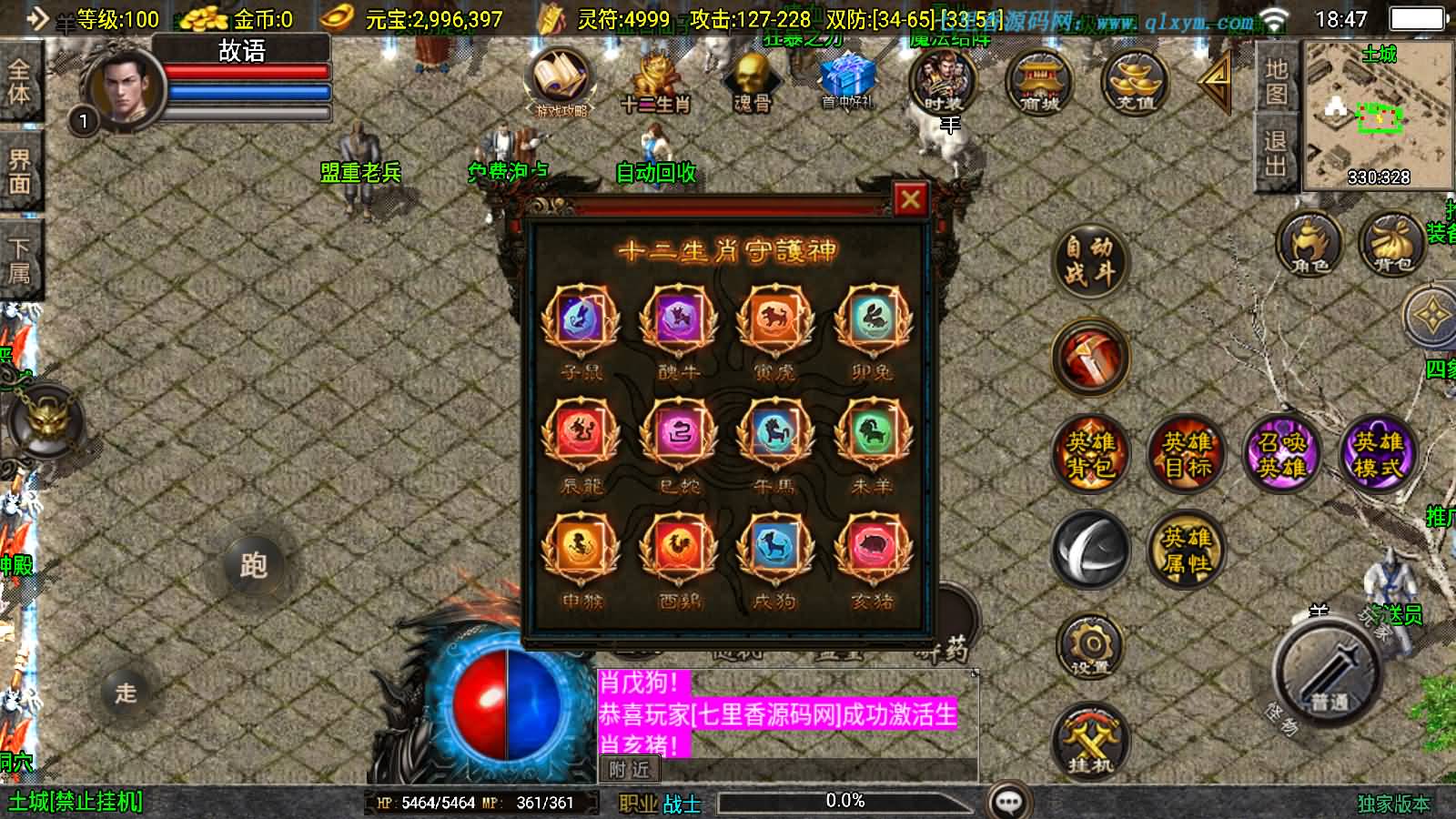Toggle 自动战斗 auto battle mode
Screen dimensions: 1456x819
(x=1089, y=261)
